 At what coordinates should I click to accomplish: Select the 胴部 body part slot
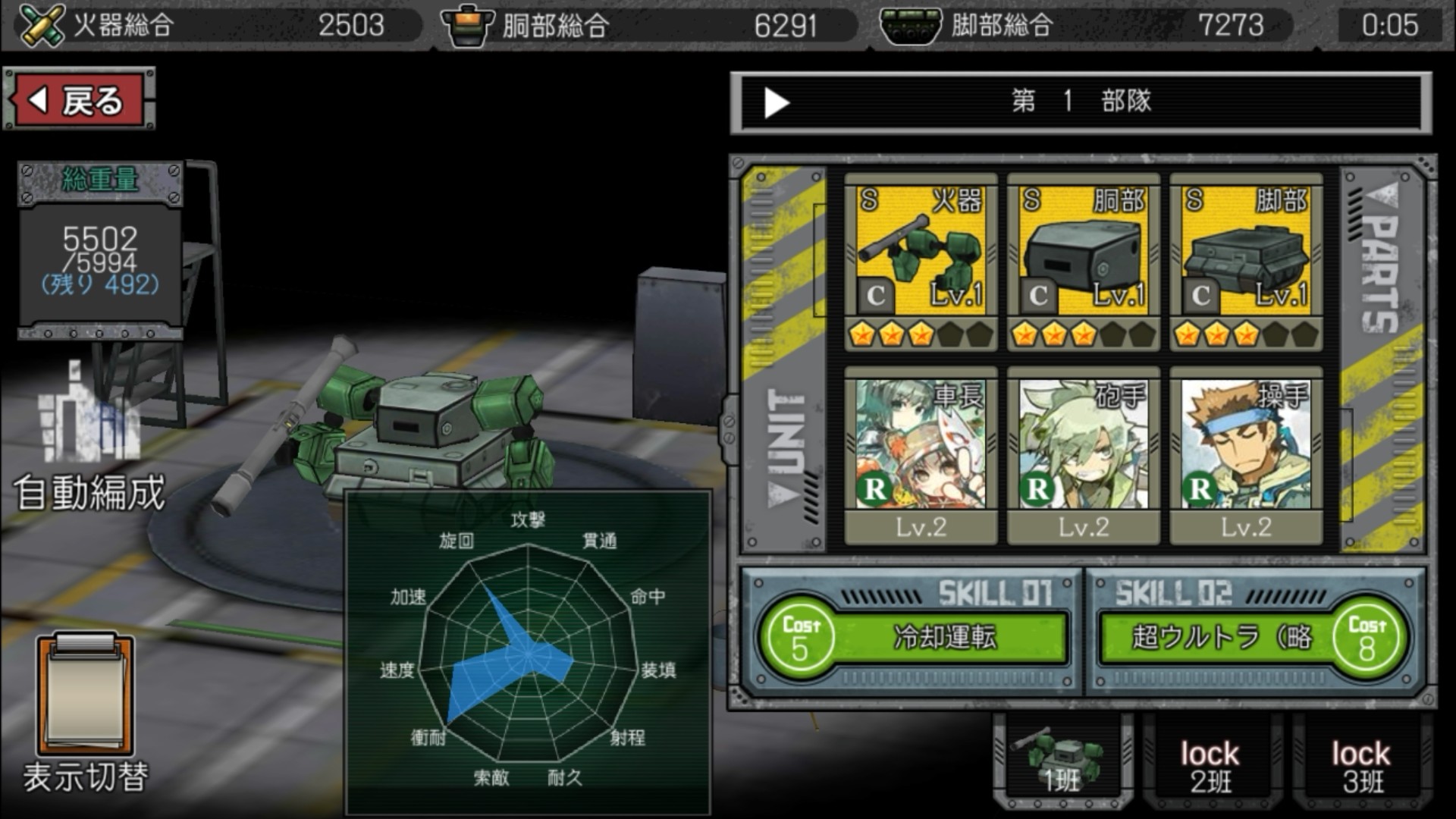[1083, 262]
